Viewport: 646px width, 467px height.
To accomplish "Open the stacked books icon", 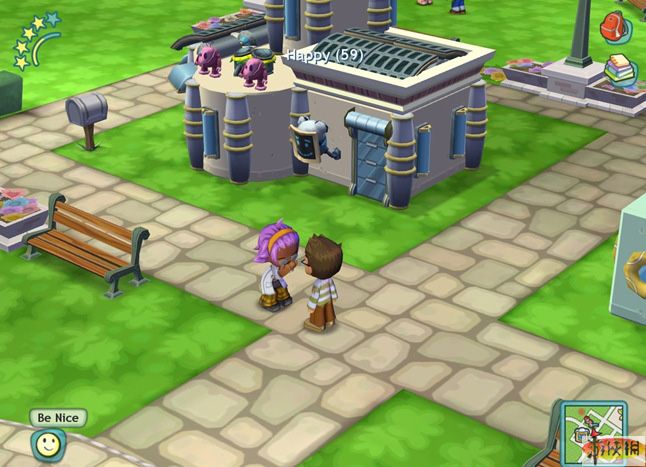I will (619, 70).
